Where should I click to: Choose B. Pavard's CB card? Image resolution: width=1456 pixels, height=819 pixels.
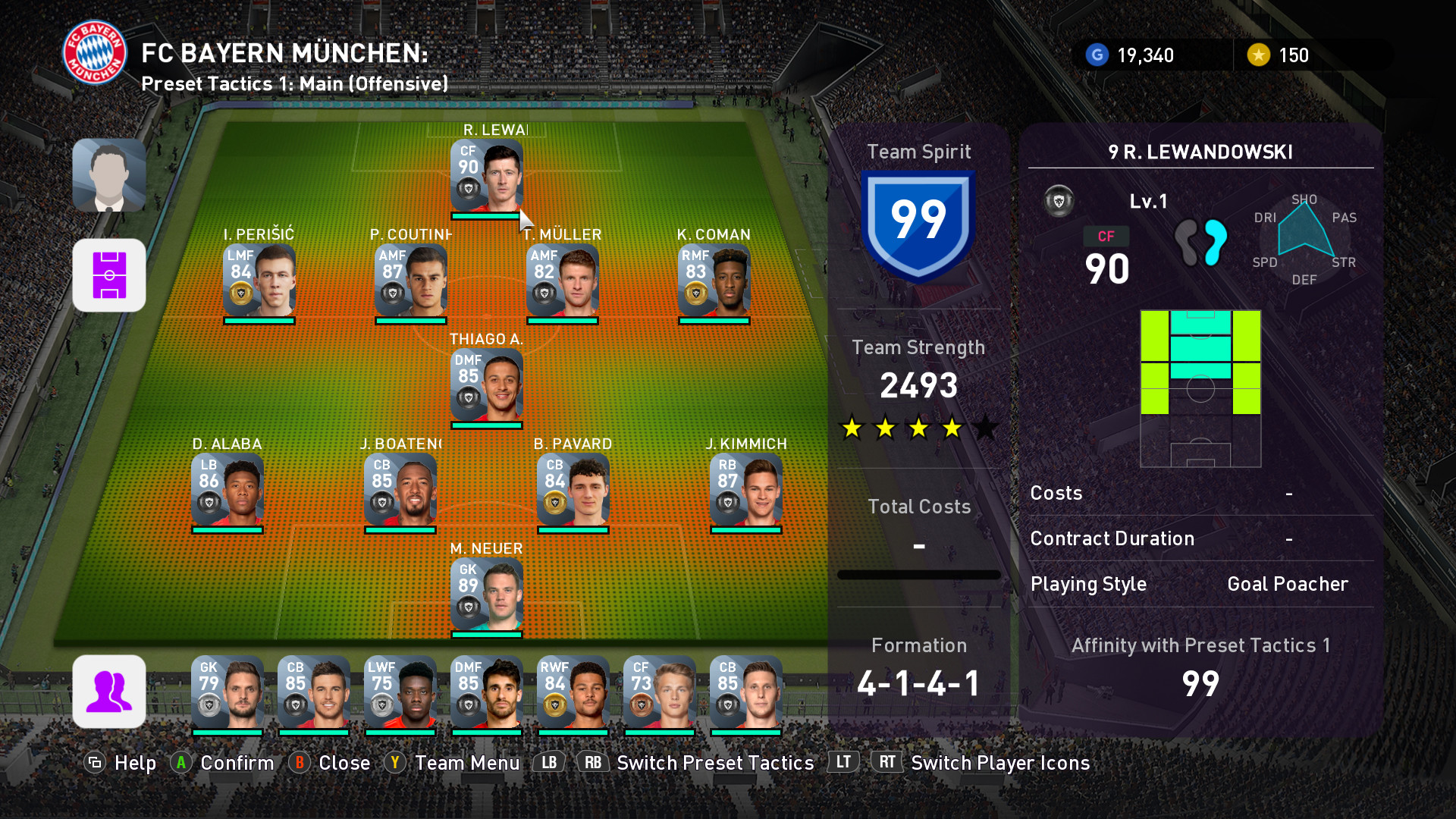click(573, 490)
